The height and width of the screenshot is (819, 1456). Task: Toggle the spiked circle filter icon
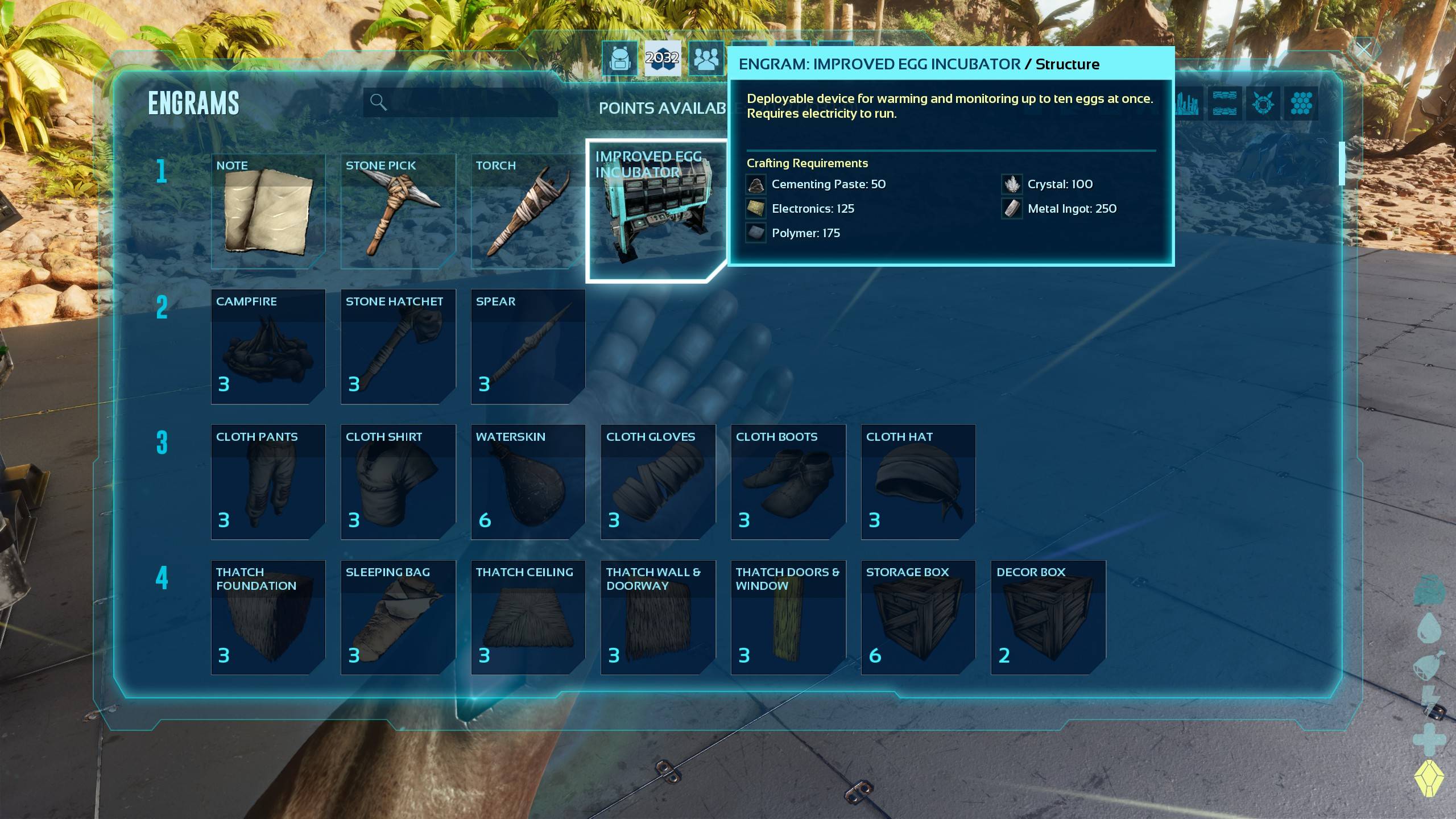[x=1262, y=104]
